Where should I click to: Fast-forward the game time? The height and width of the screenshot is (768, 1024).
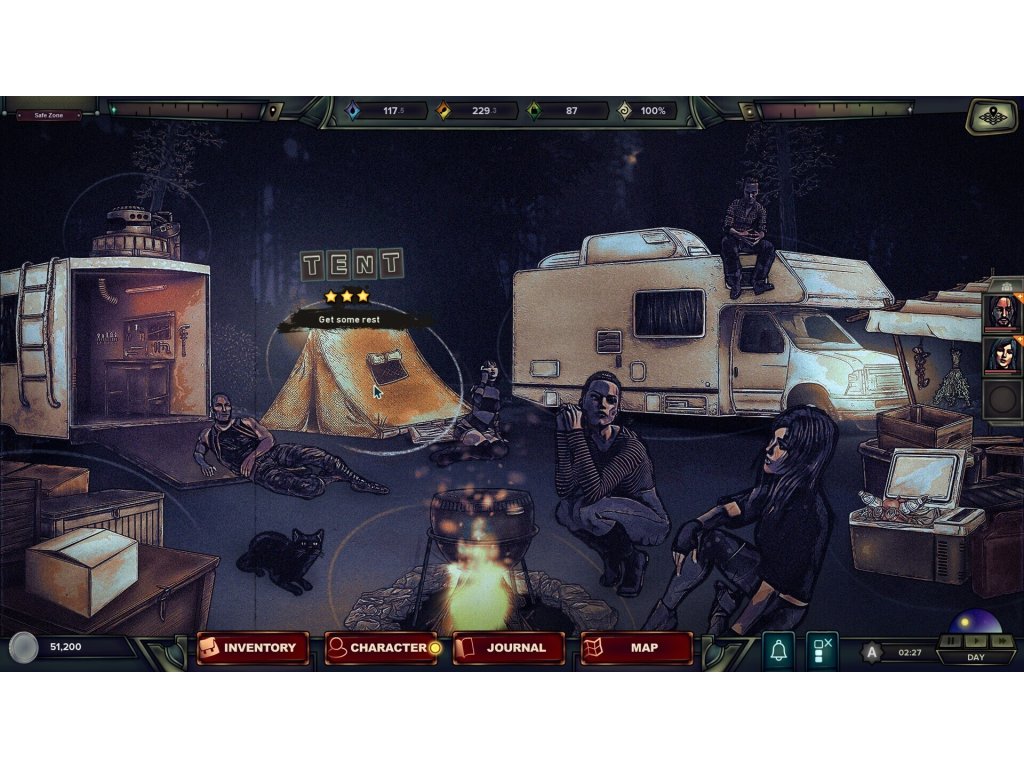pos(1001,640)
